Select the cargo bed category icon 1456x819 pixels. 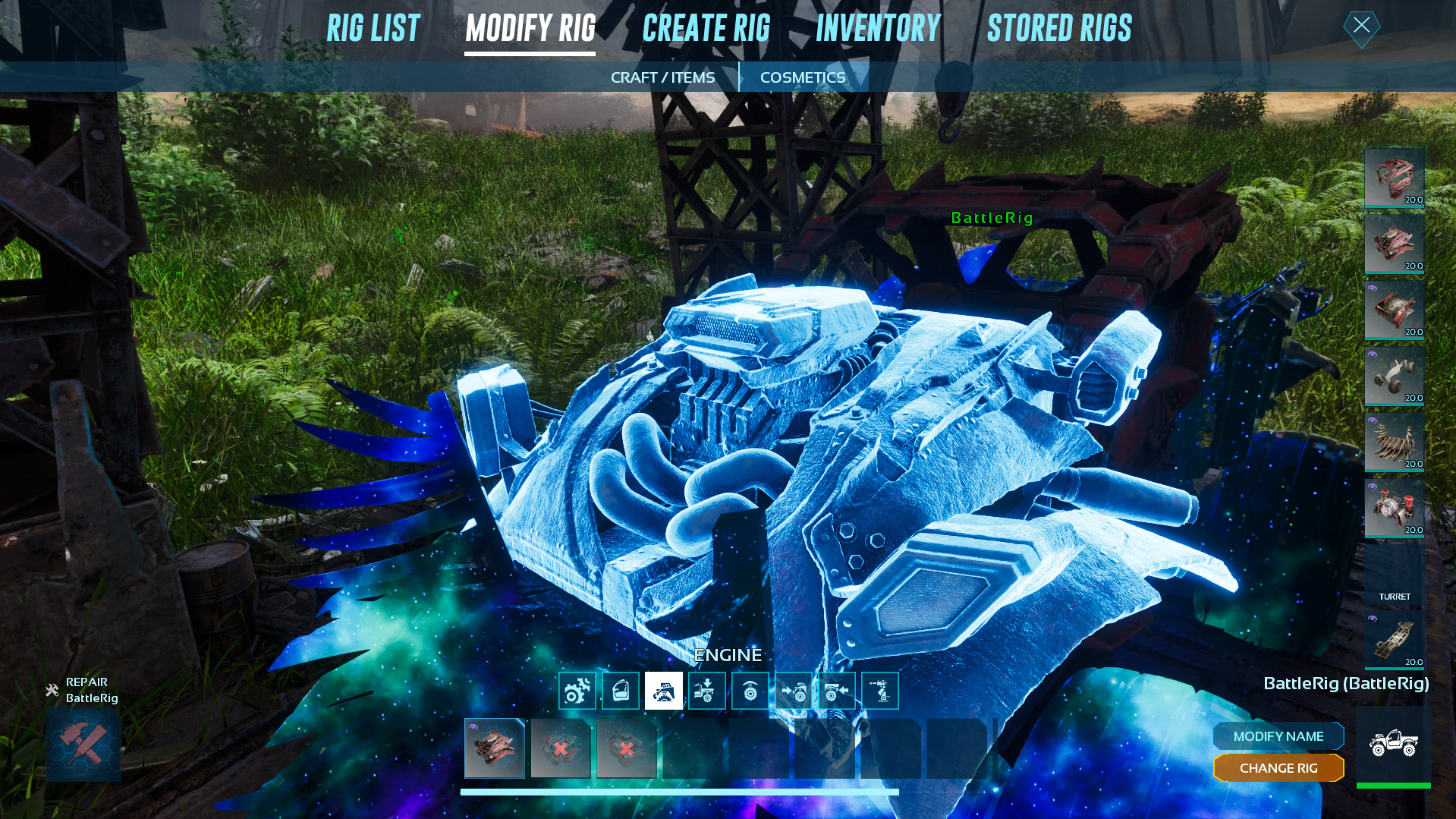coord(706,690)
